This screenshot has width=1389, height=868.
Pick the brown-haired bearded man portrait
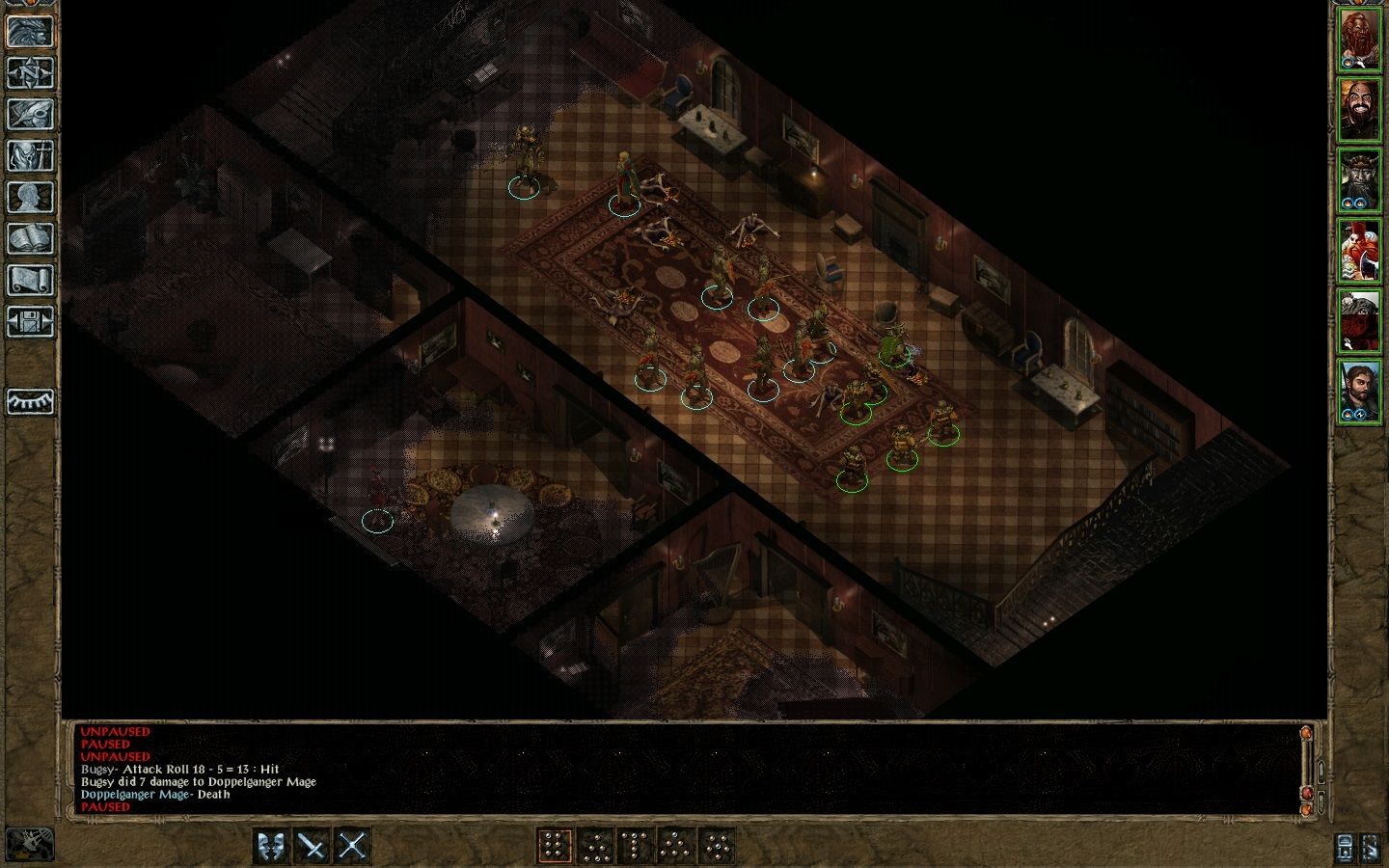pos(1358,391)
